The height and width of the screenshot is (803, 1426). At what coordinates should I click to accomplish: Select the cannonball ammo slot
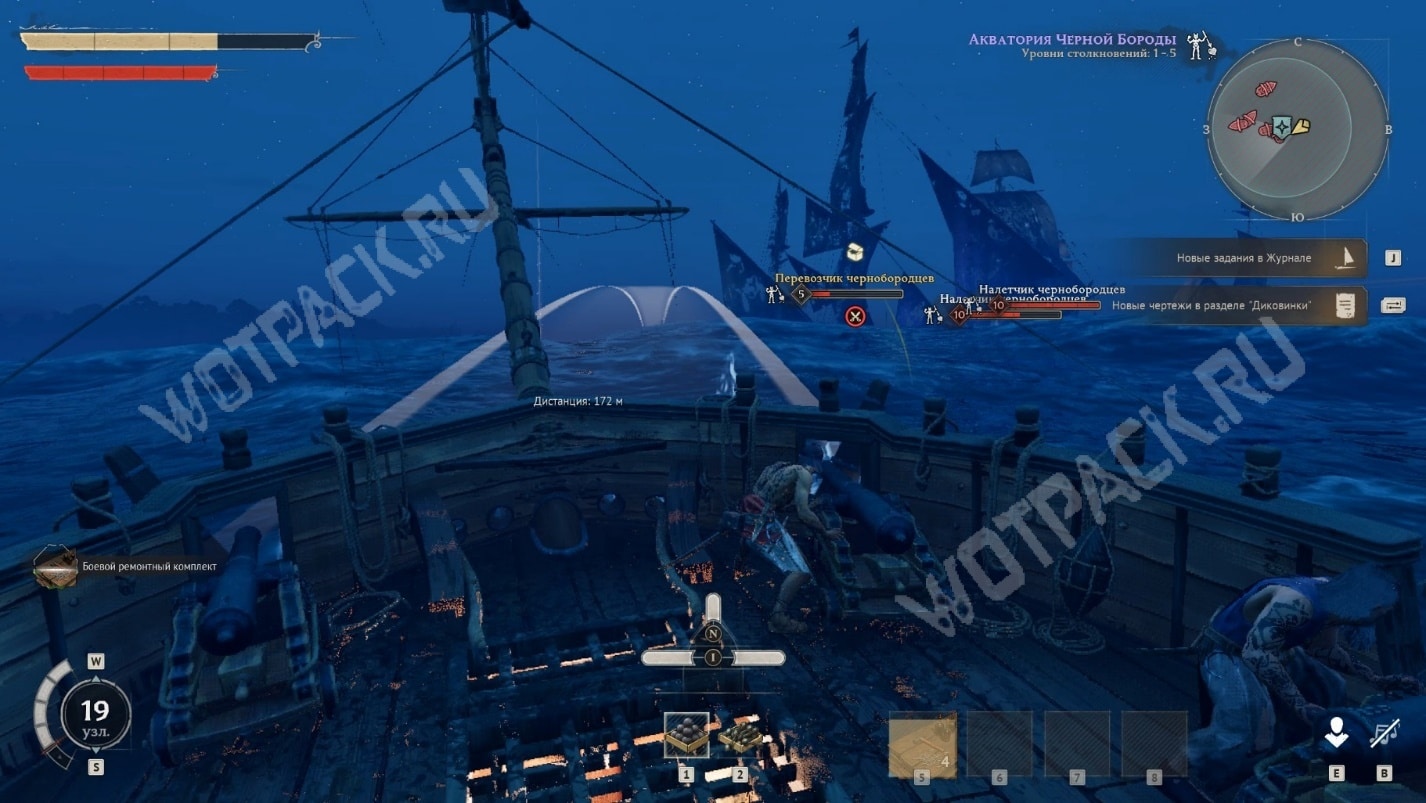(x=686, y=735)
